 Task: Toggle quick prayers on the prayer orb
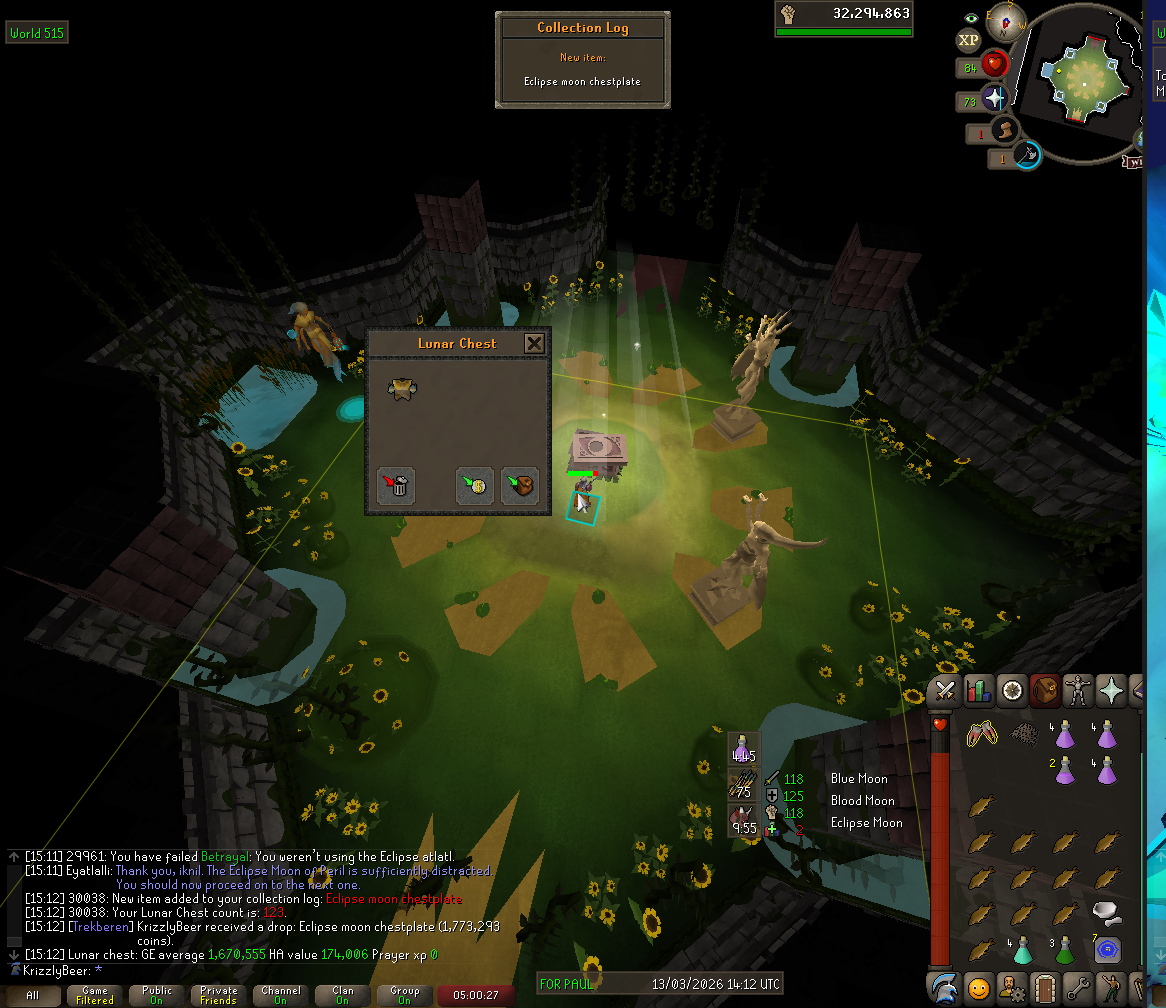coord(993,100)
